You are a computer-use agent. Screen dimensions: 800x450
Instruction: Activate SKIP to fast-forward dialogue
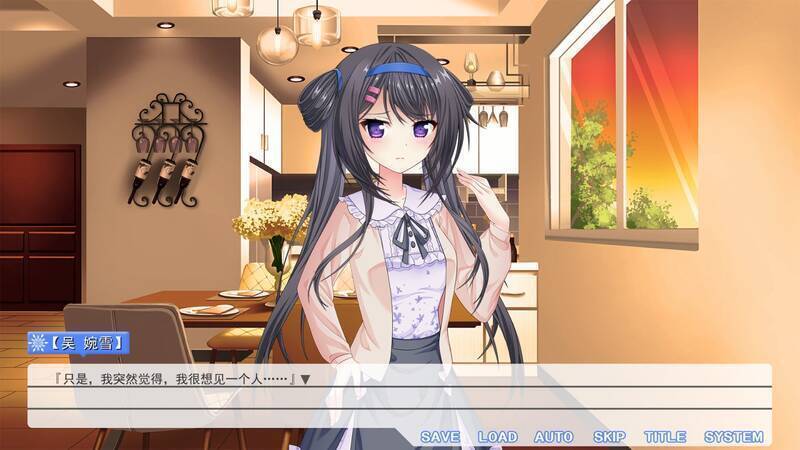coord(609,437)
